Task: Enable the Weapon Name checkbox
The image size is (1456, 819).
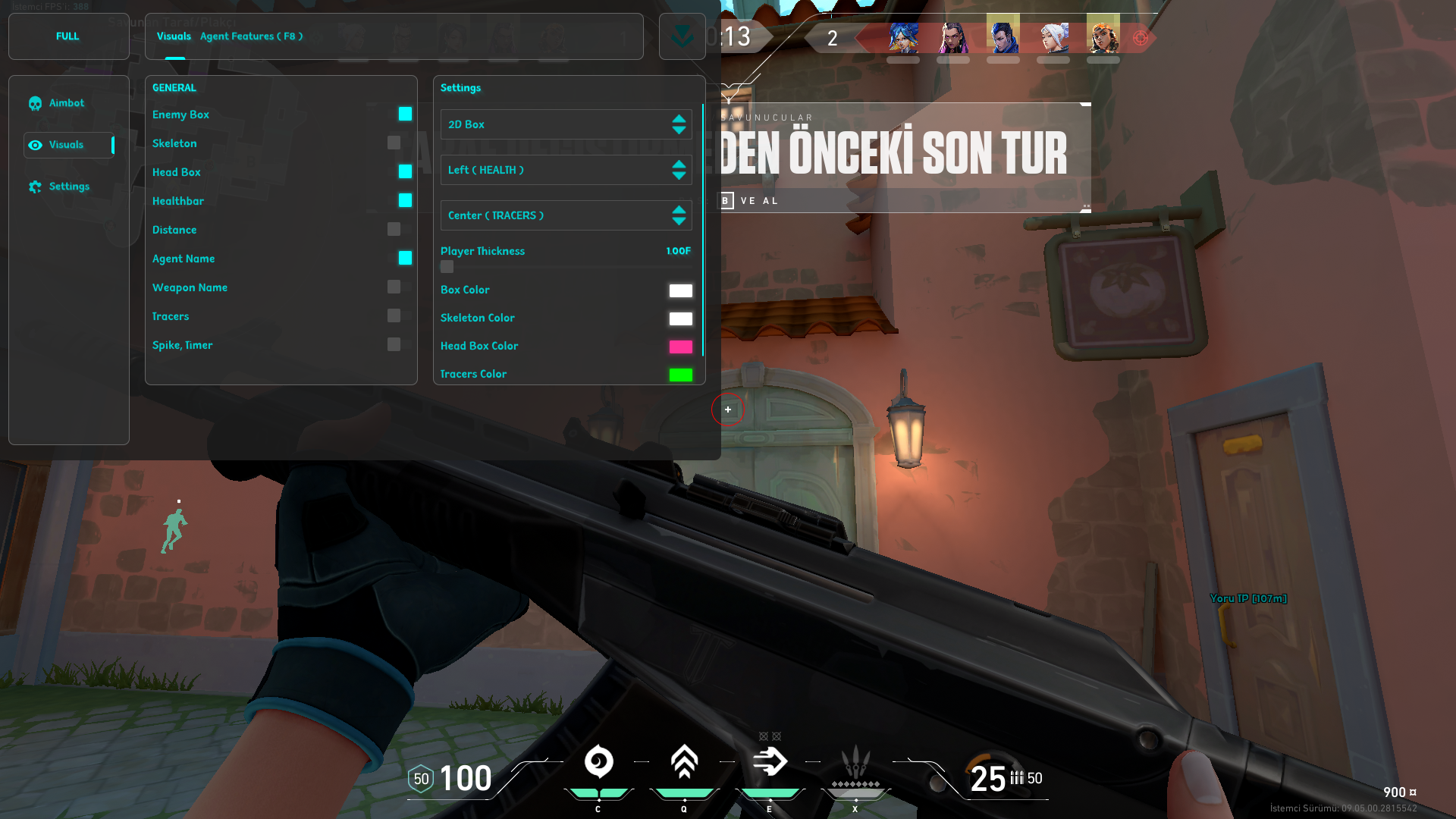Action: tap(394, 287)
